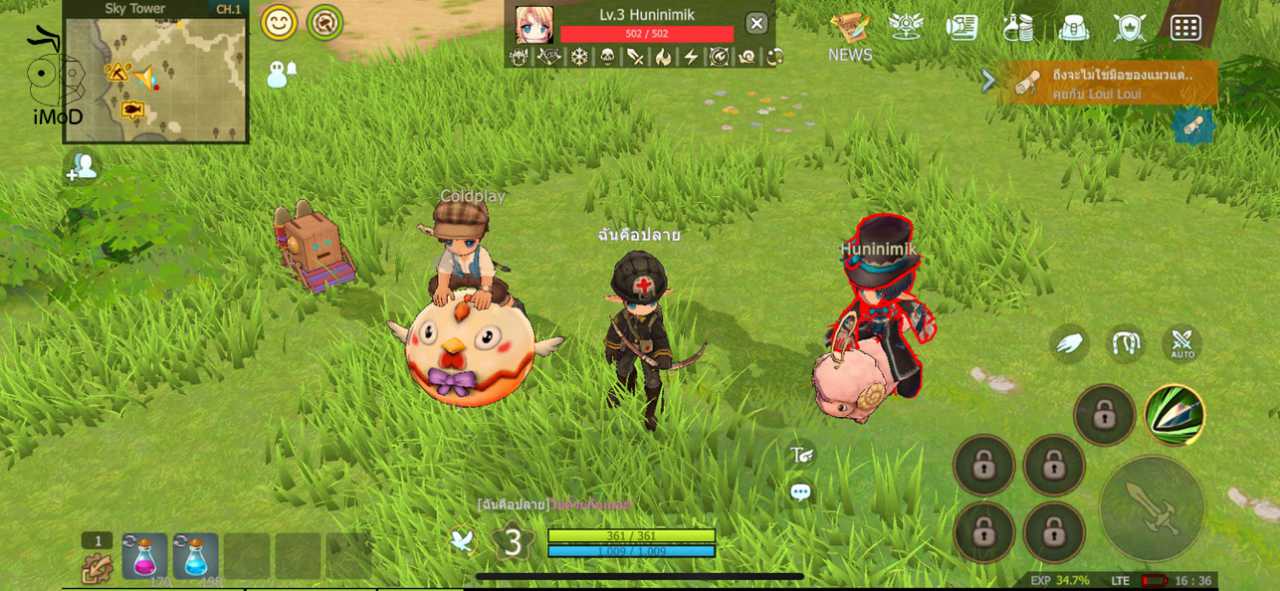Open the shield with crossed swords icon
The width and height of the screenshot is (1280, 591).
[x=1129, y=27]
